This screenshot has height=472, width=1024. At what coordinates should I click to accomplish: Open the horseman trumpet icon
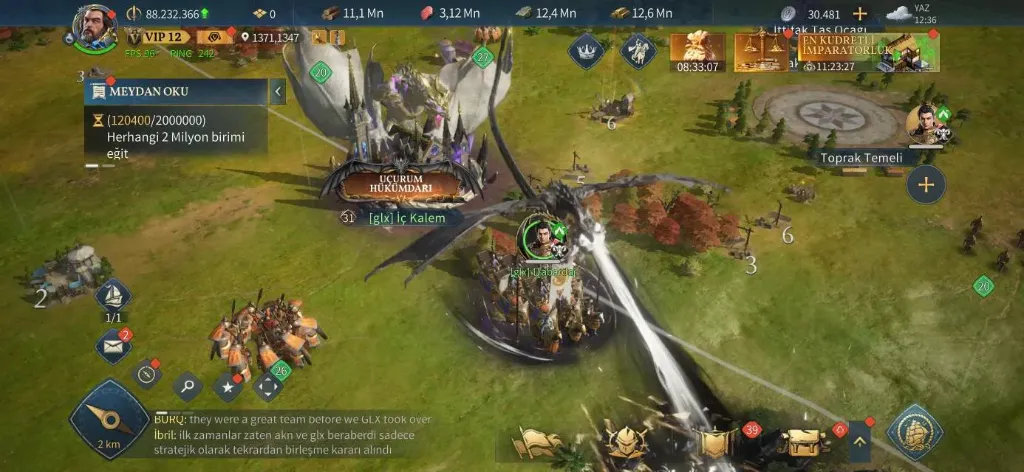[637, 50]
